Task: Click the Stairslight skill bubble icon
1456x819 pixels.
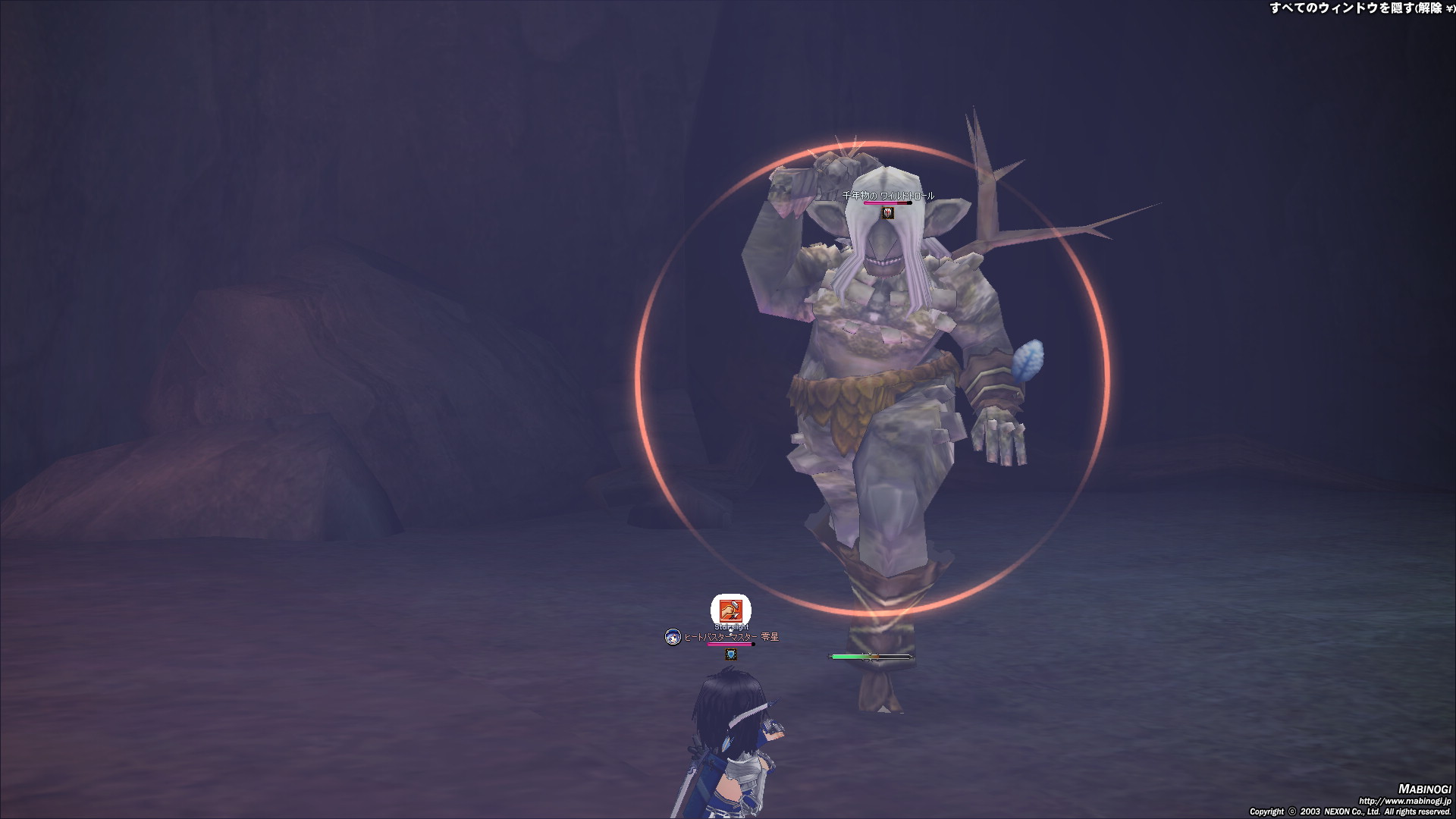Action: pyautogui.click(x=730, y=610)
